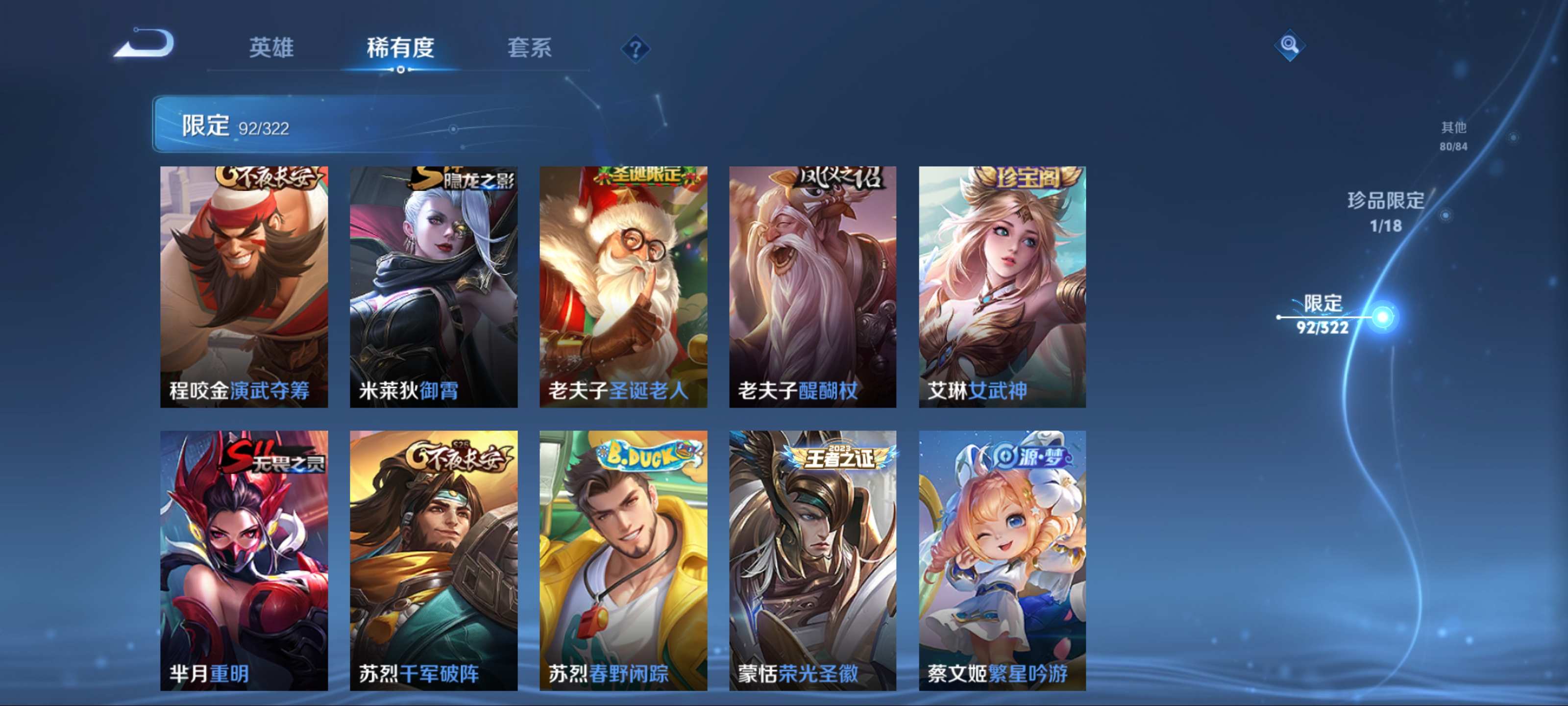This screenshot has width=1568, height=706.
Task: Select the 稀有度 tab
Action: [400, 48]
